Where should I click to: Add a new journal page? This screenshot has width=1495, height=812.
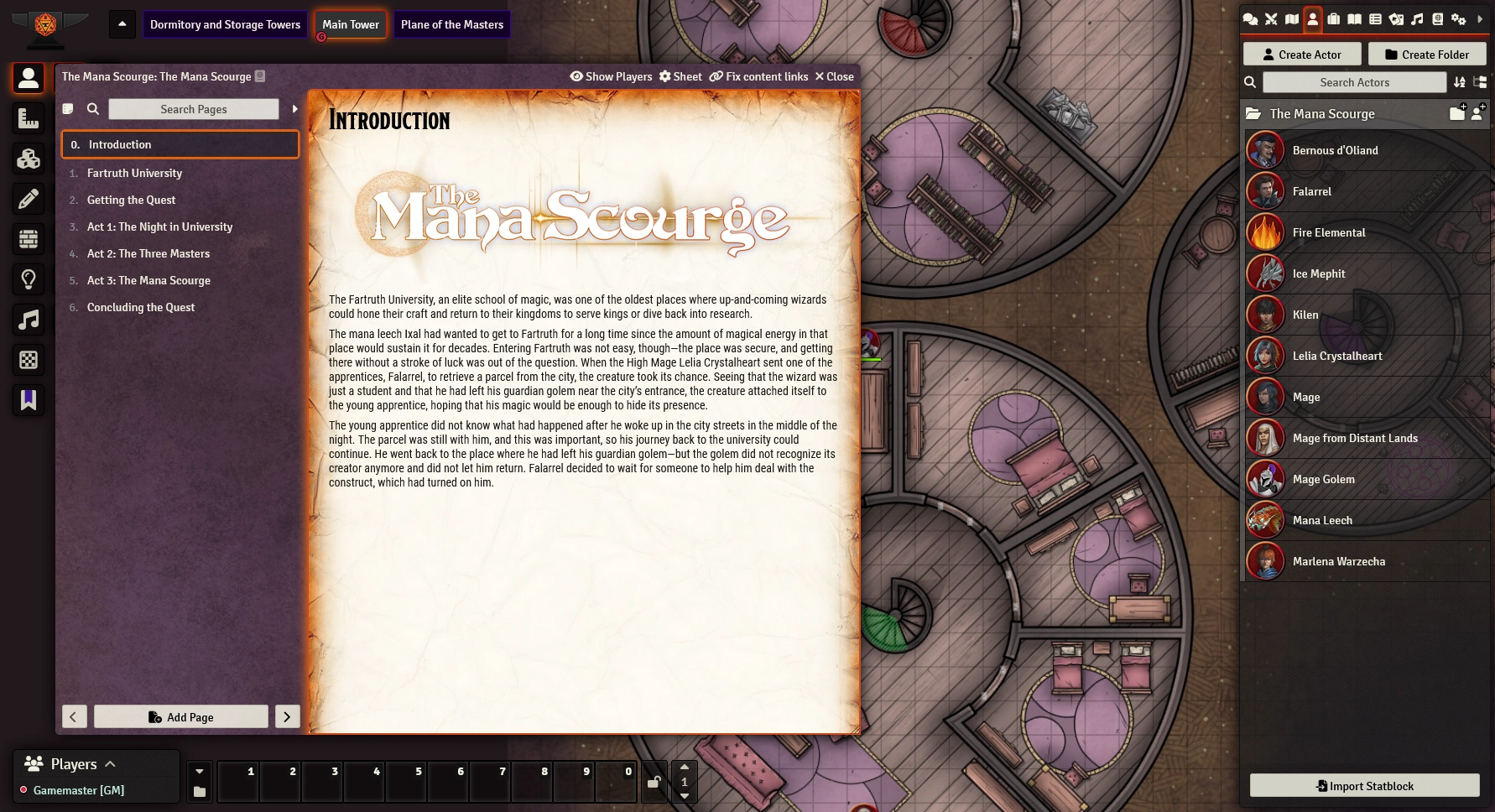click(x=181, y=716)
